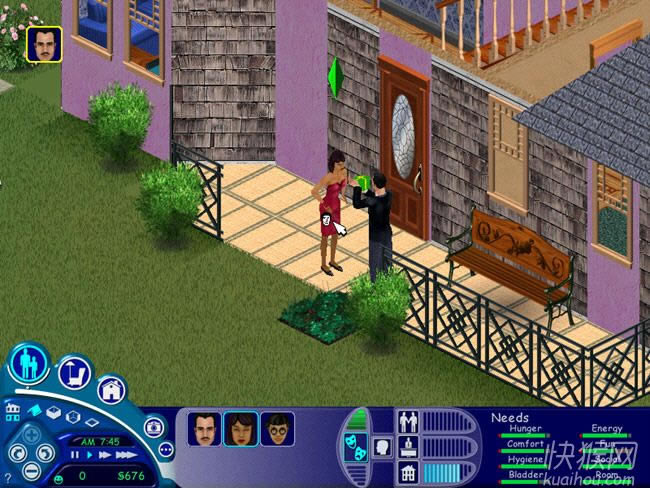Image resolution: width=650 pixels, height=488 pixels.
Task: Open the options menu with three dots
Action: [x=166, y=450]
